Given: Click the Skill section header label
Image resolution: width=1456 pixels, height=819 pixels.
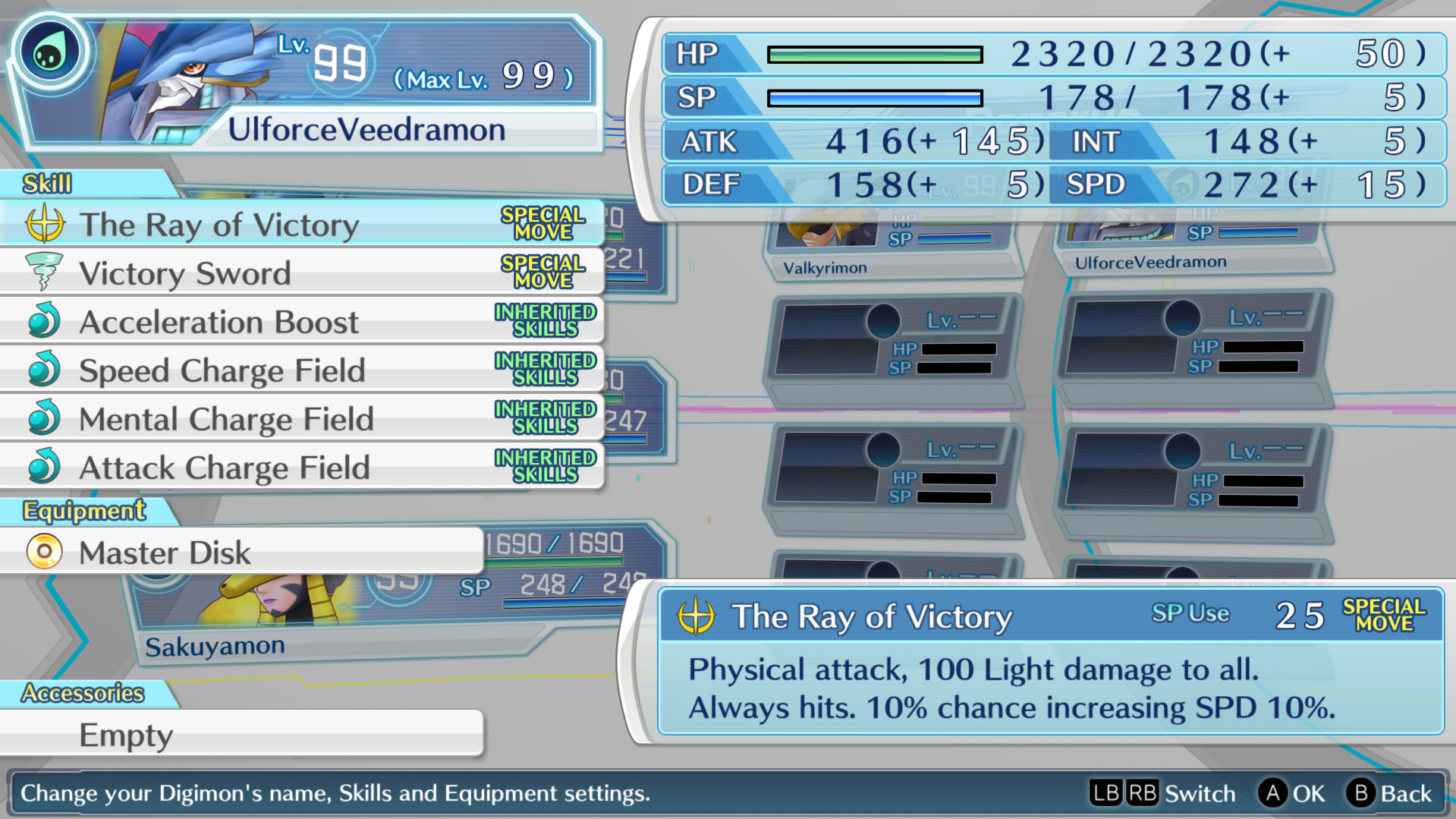Looking at the screenshot, I should point(47,183).
